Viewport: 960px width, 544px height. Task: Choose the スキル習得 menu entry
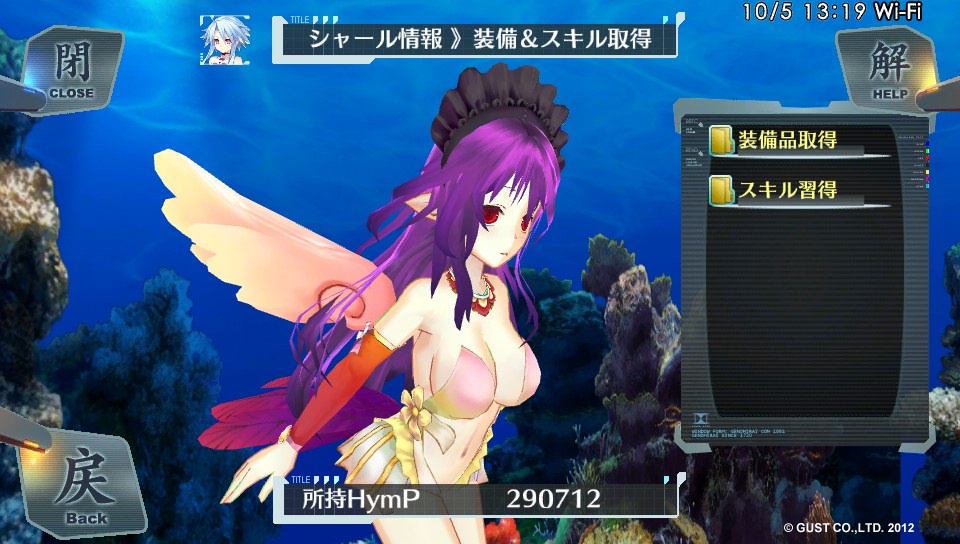(786, 189)
